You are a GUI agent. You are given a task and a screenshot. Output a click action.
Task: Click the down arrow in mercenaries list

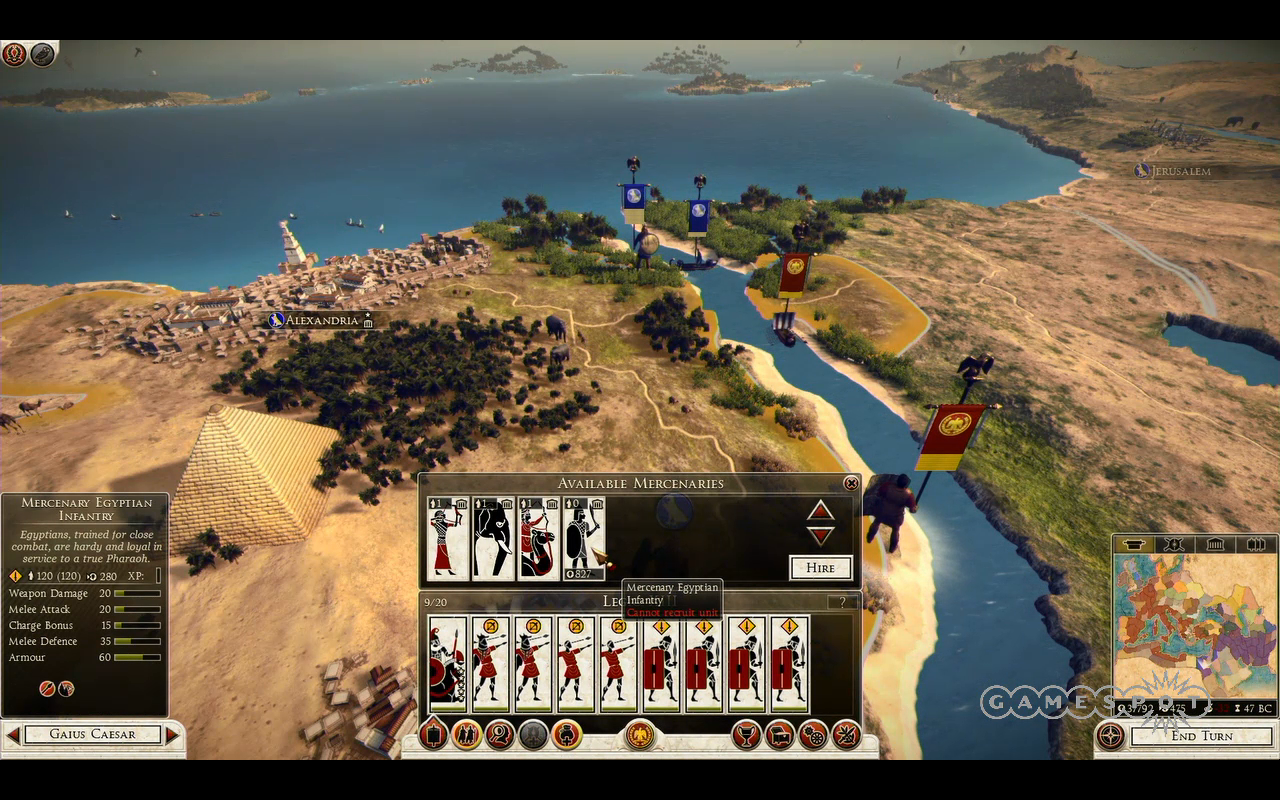coord(820,536)
